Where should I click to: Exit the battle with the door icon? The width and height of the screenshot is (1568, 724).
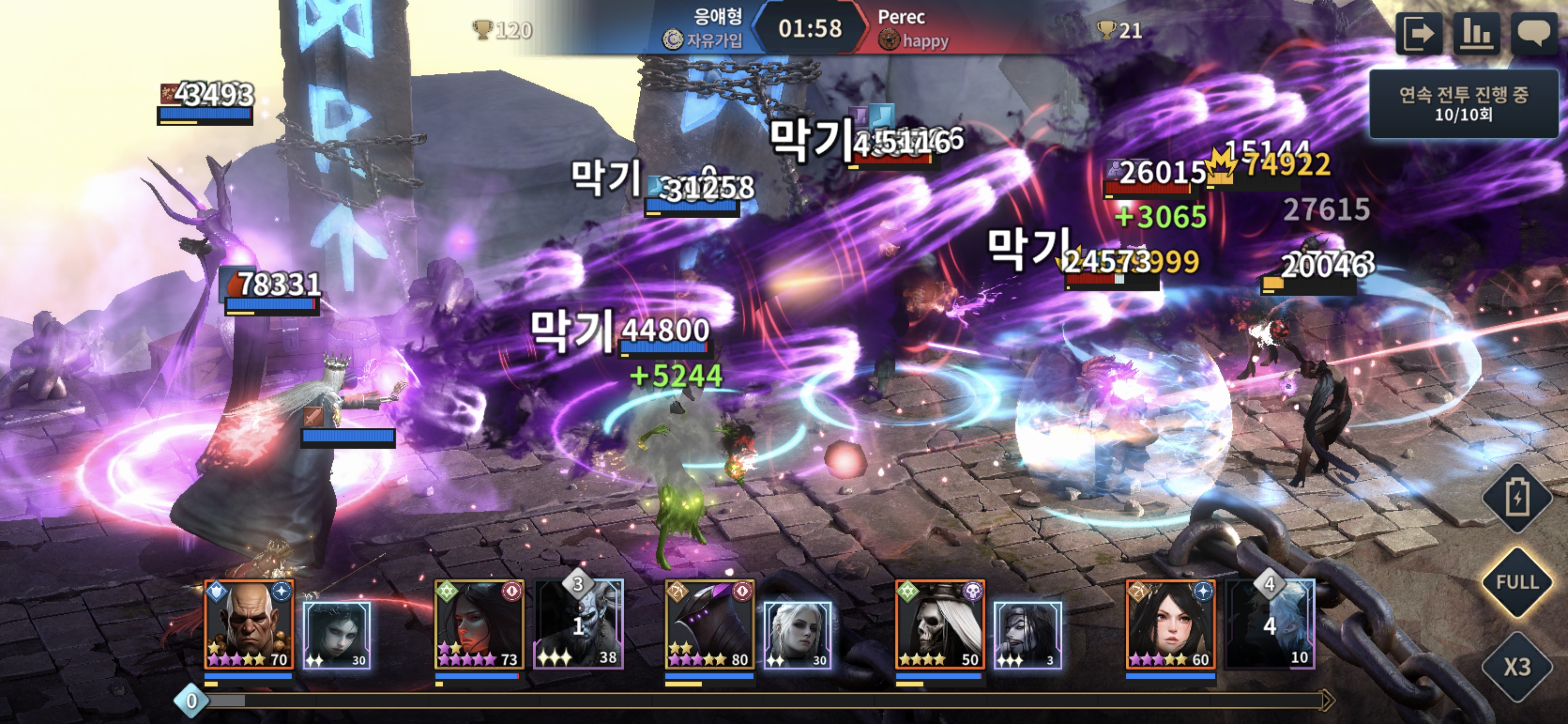click(x=1419, y=34)
